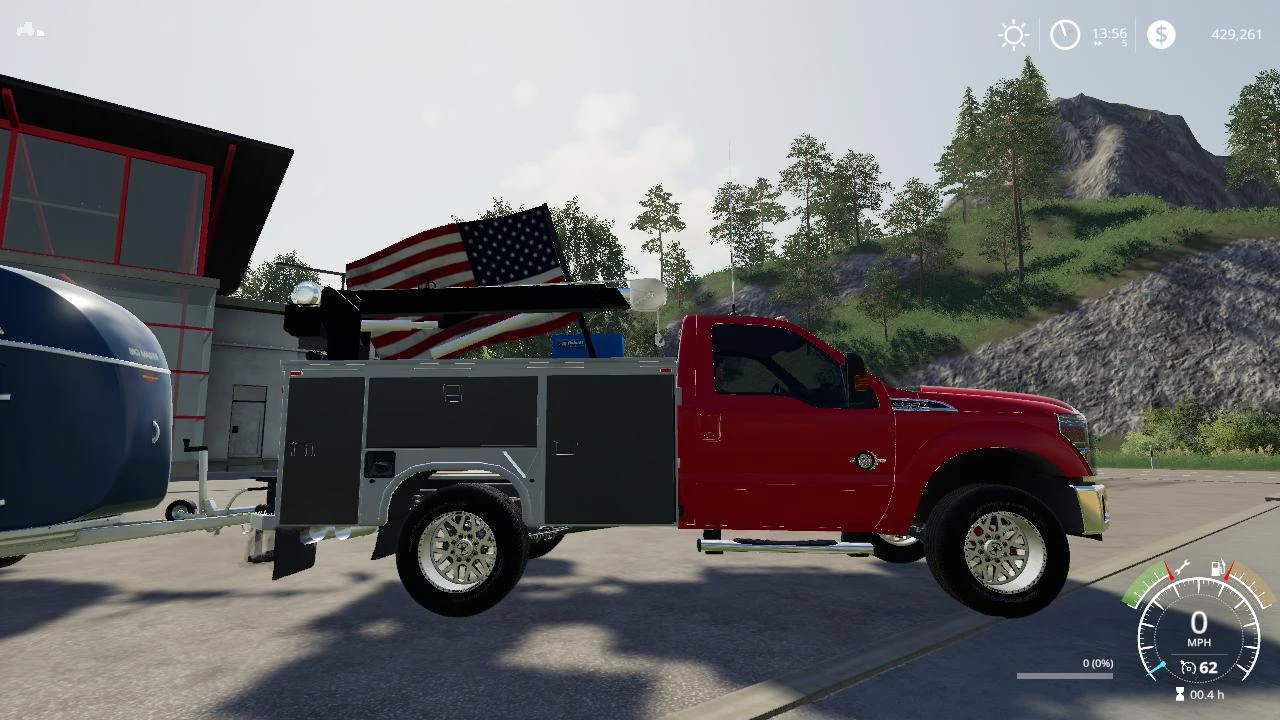This screenshot has height=720, width=1280.
Task: Click the red damage gauge needle
Action: pos(1170,571)
